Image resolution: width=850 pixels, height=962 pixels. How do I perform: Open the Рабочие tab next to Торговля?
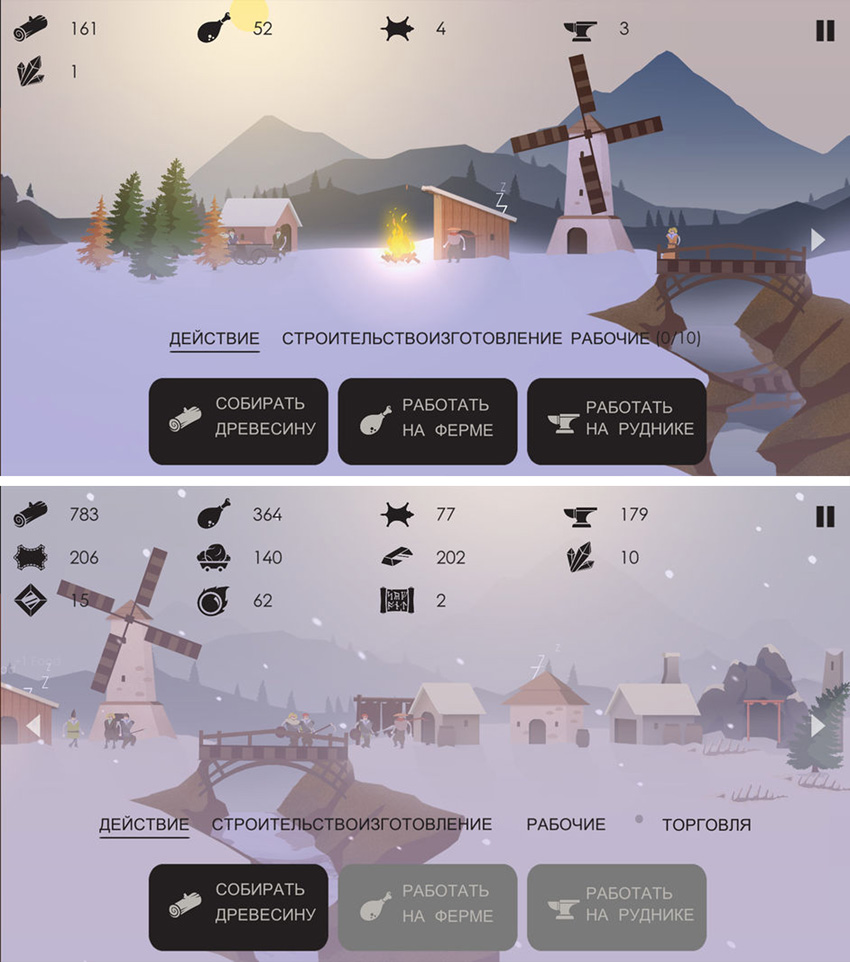tap(566, 824)
